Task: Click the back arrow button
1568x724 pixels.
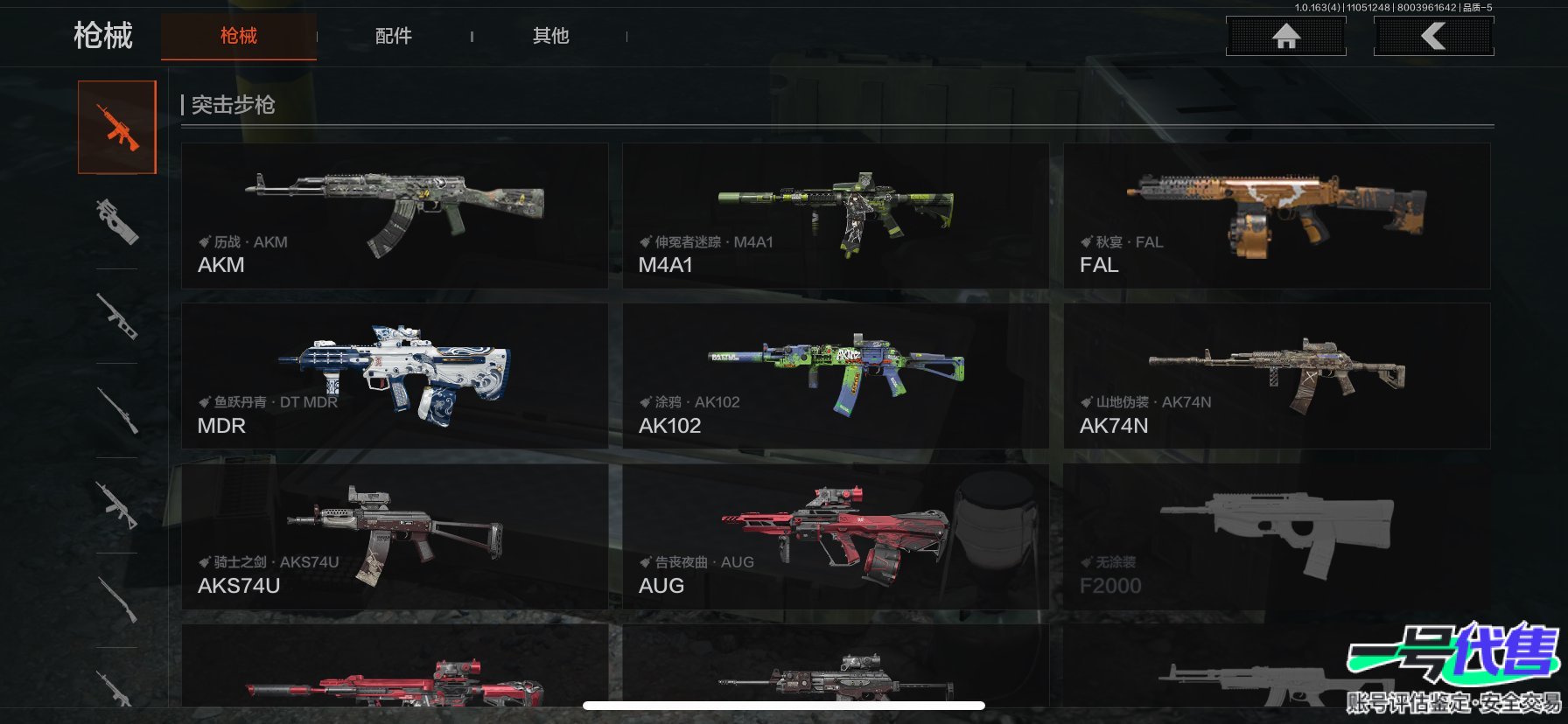Action: pyautogui.click(x=1433, y=36)
